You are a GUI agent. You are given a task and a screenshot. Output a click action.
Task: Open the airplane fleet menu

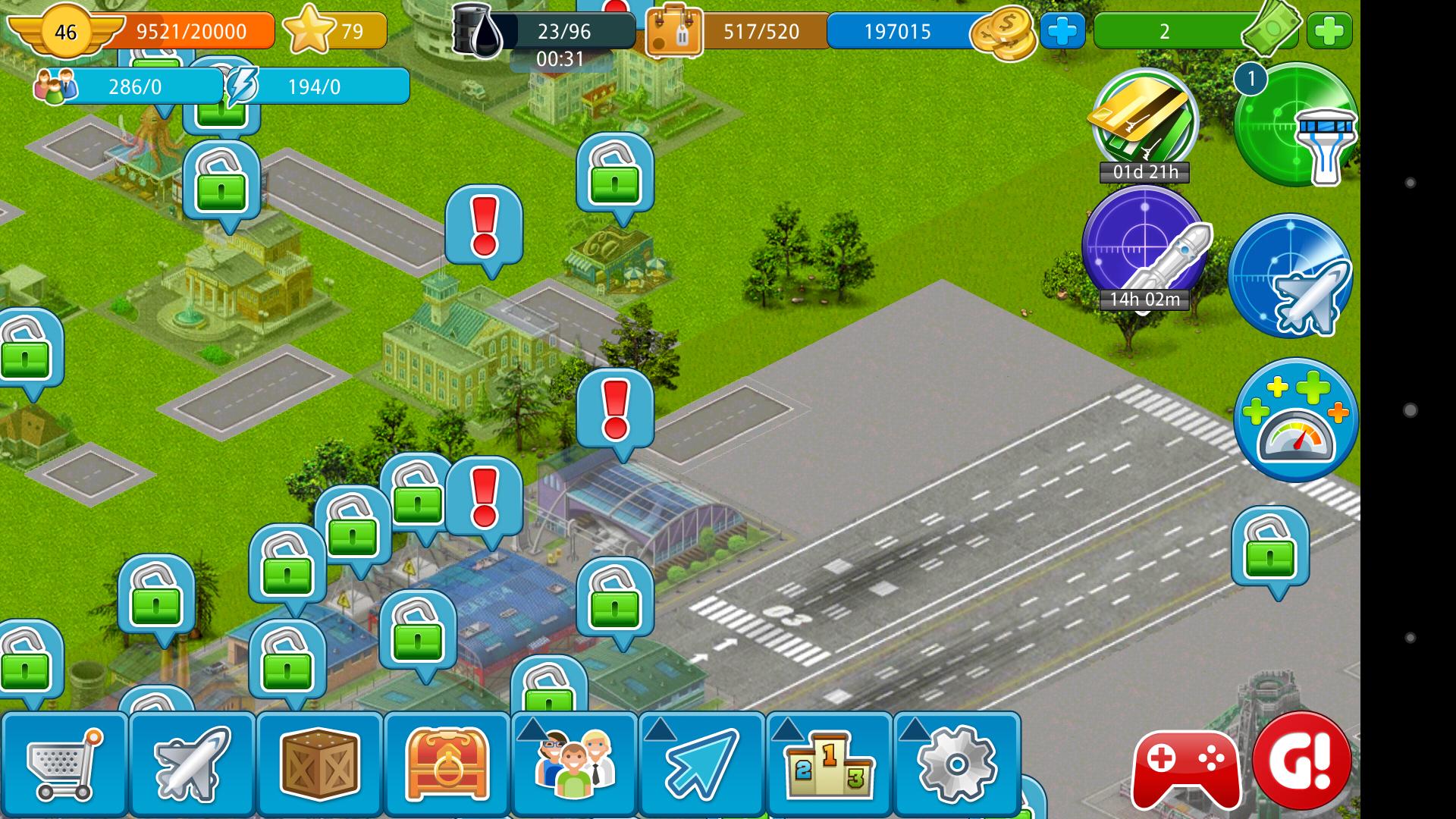(x=192, y=764)
